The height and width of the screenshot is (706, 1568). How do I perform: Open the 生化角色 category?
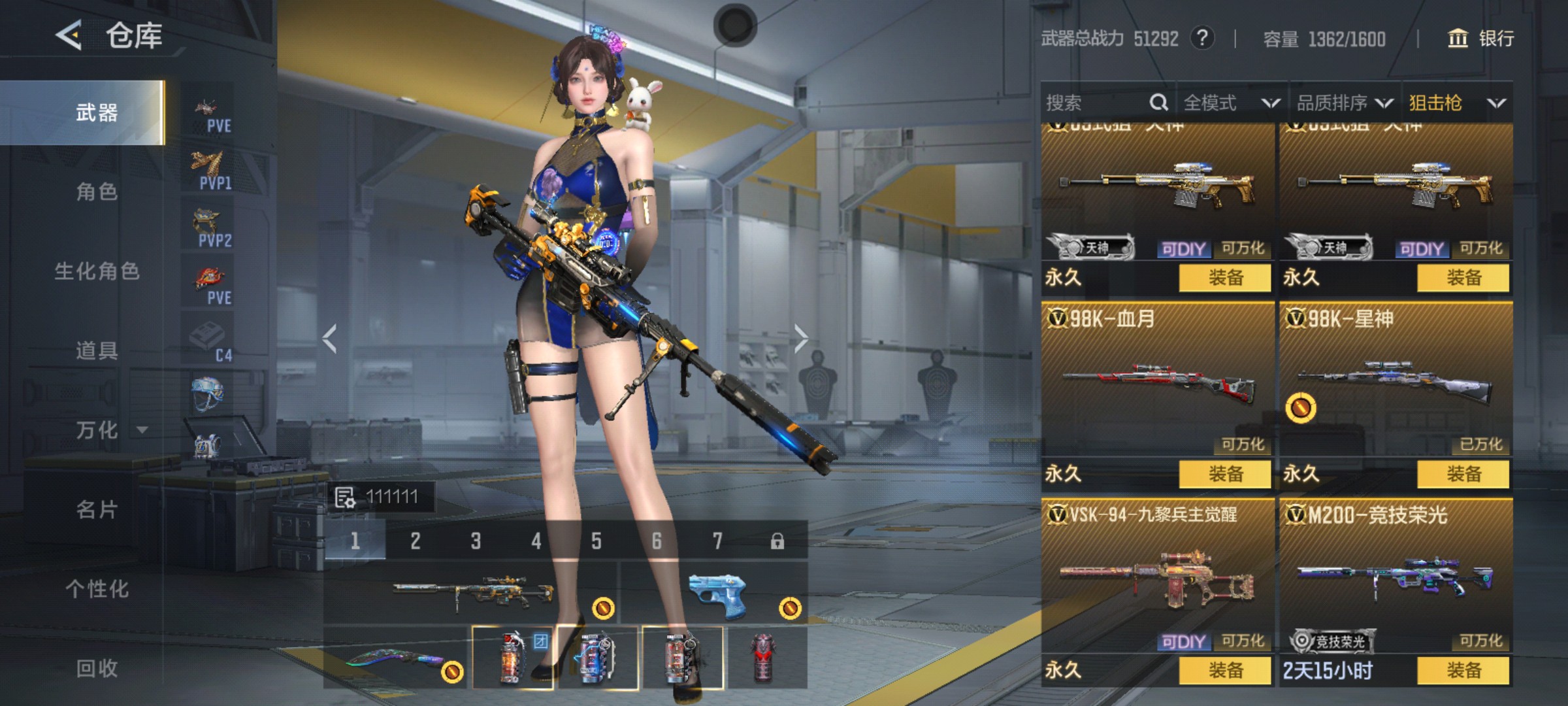click(96, 271)
